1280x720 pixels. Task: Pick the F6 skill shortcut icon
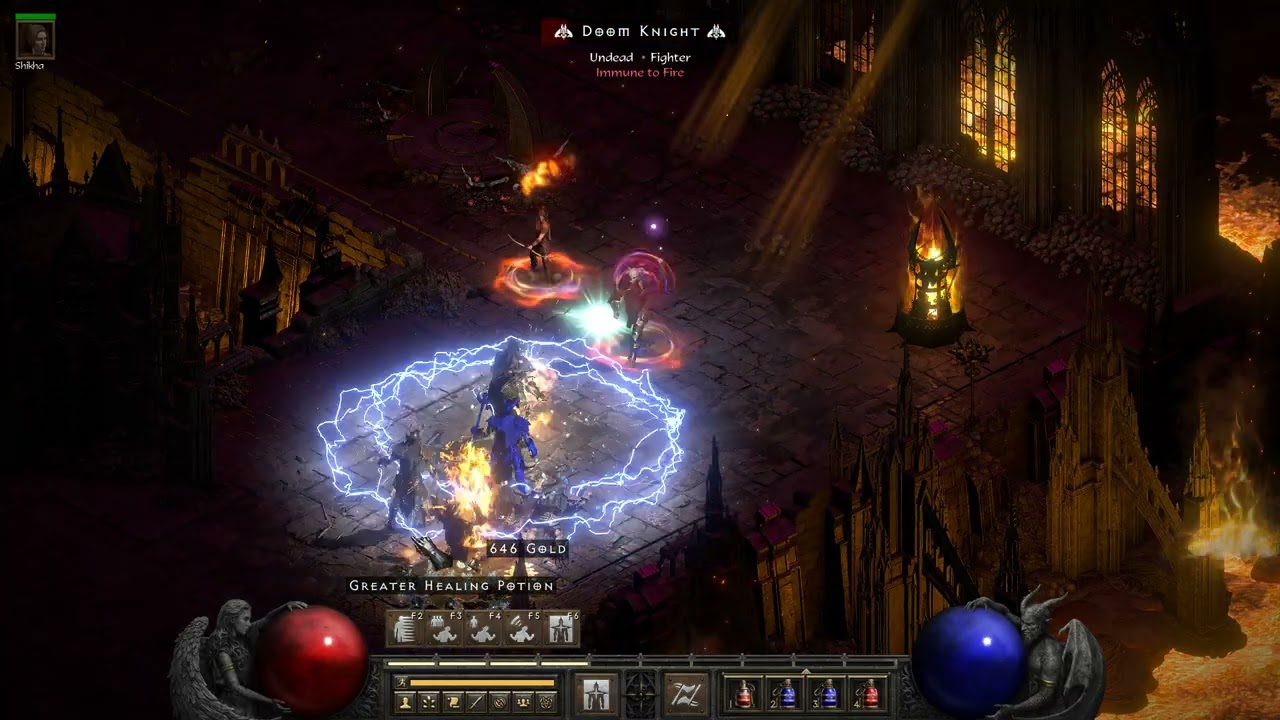tap(560, 629)
